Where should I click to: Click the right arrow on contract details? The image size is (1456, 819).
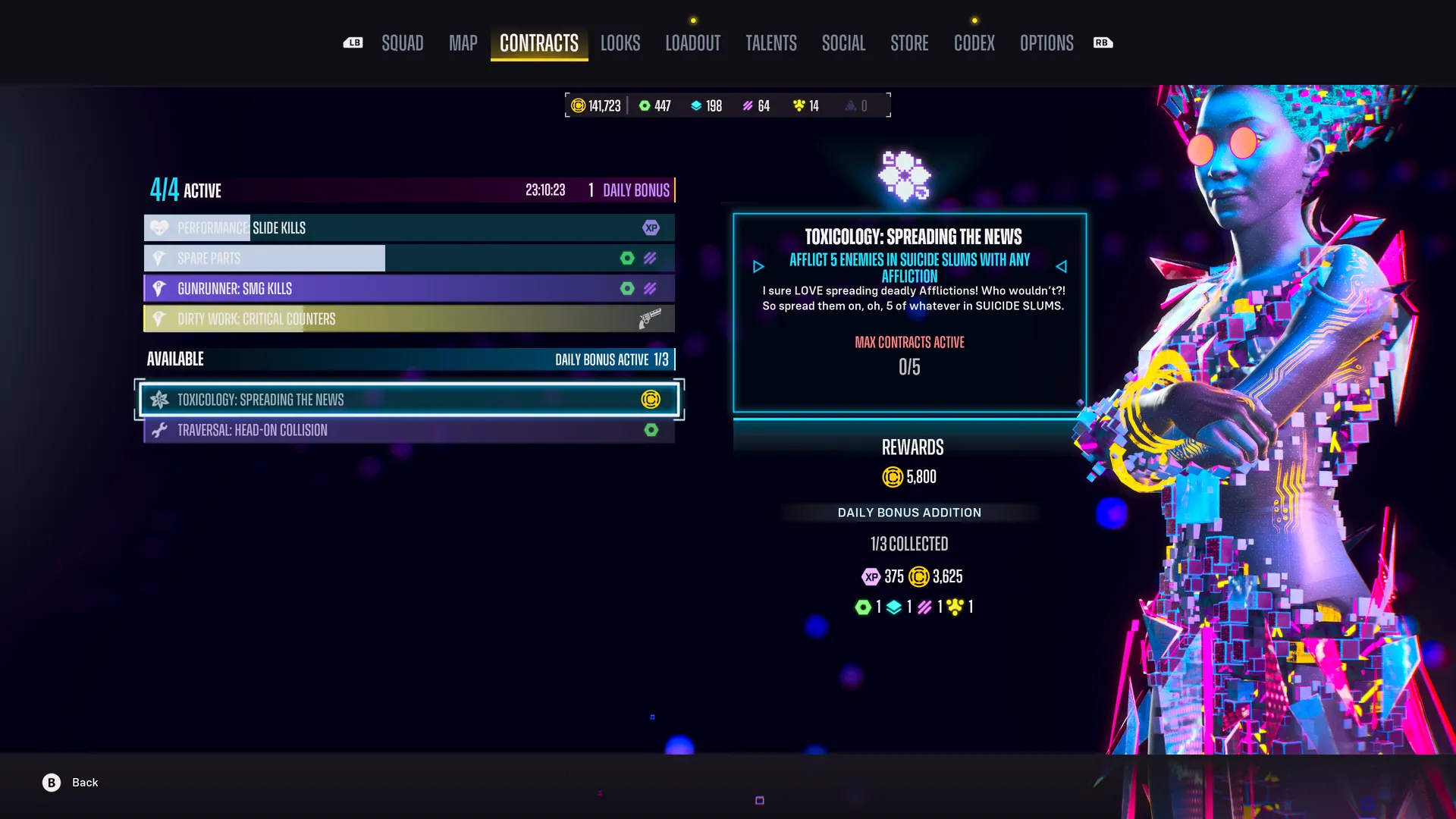pyautogui.click(x=1061, y=267)
